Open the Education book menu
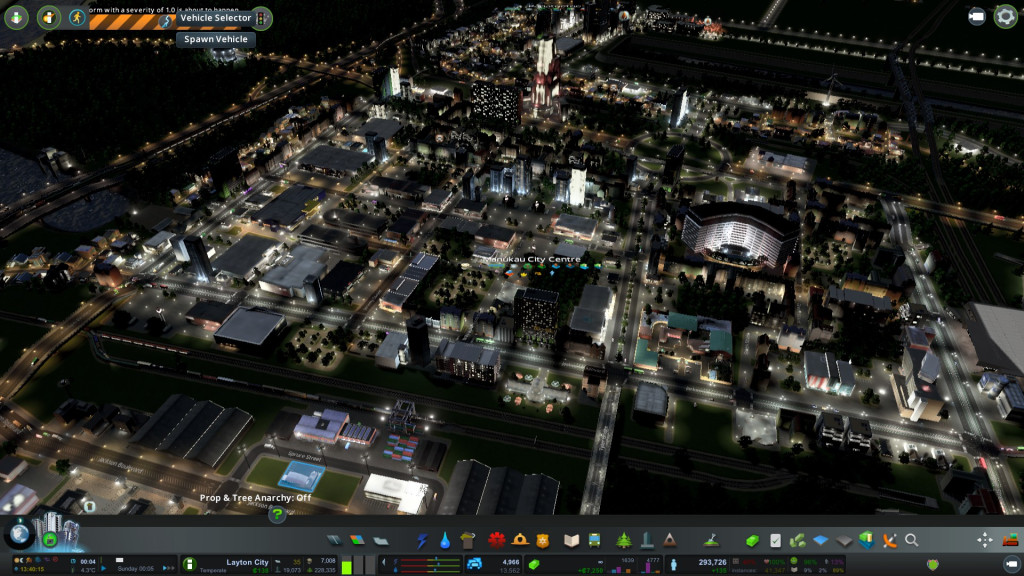This screenshot has width=1024, height=576. tap(572, 540)
